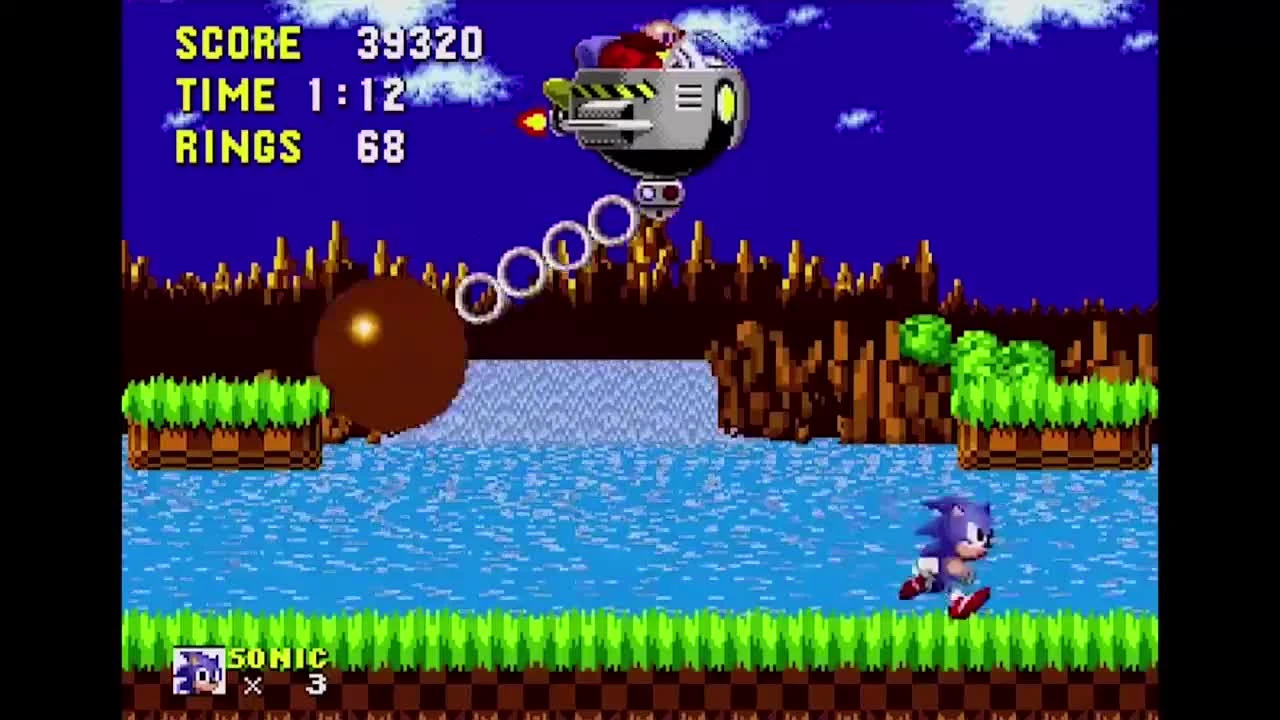The width and height of the screenshot is (1280, 720).
Task: Click the Egg Mobile's rocket flame exhaust
Action: (533, 122)
